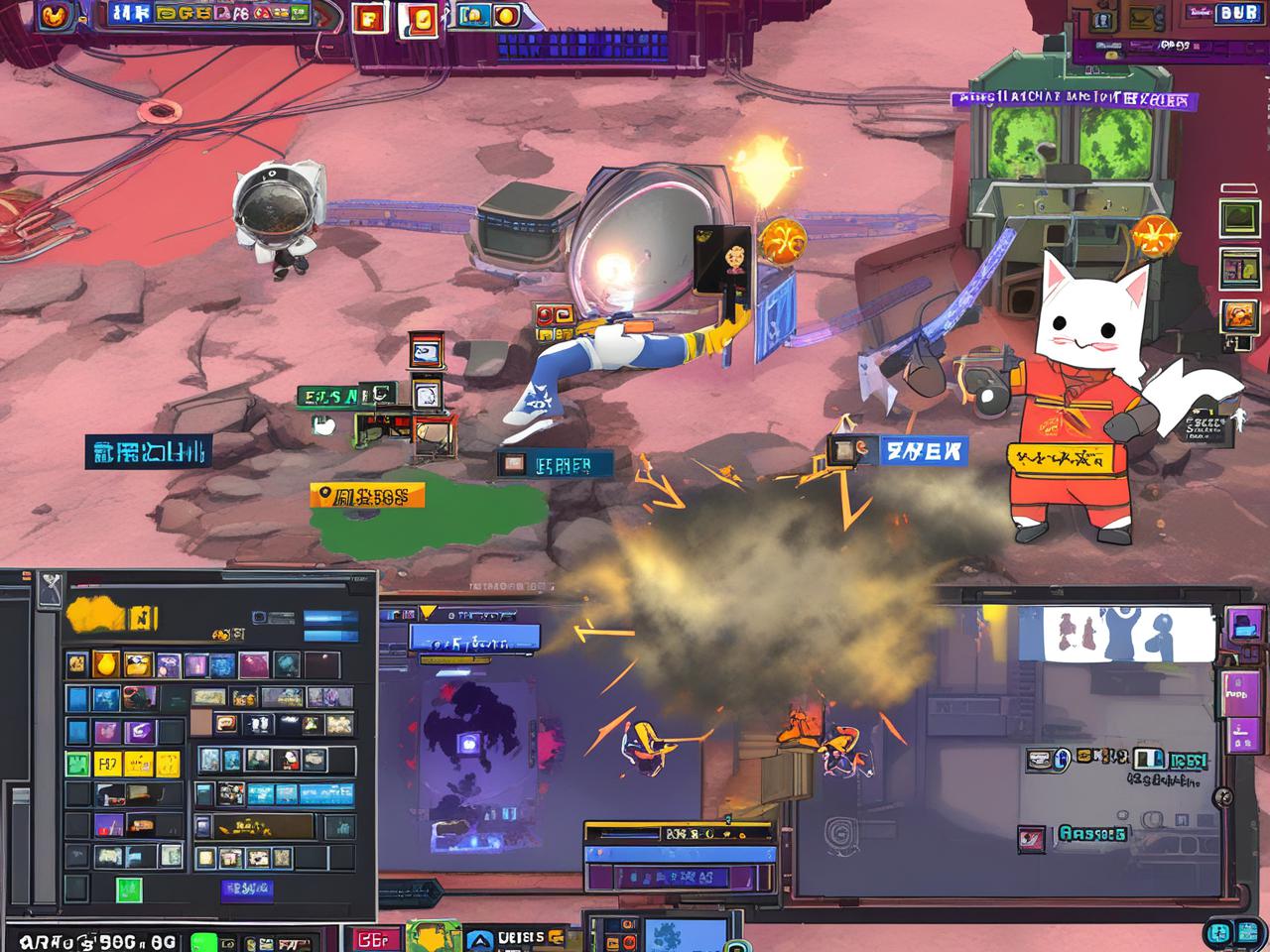Open the BUB button in top corner
This screenshot has width=1270, height=952.
pyautogui.click(x=1238, y=13)
